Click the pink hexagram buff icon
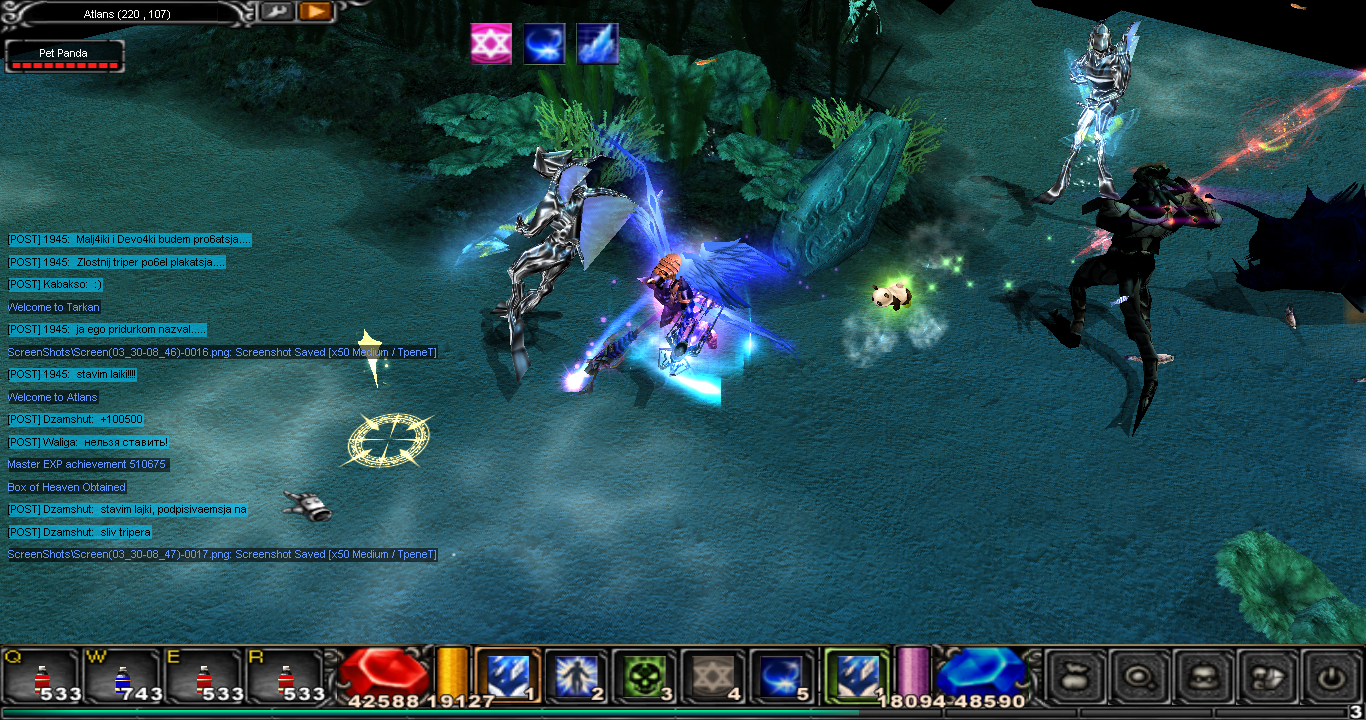 [x=491, y=44]
